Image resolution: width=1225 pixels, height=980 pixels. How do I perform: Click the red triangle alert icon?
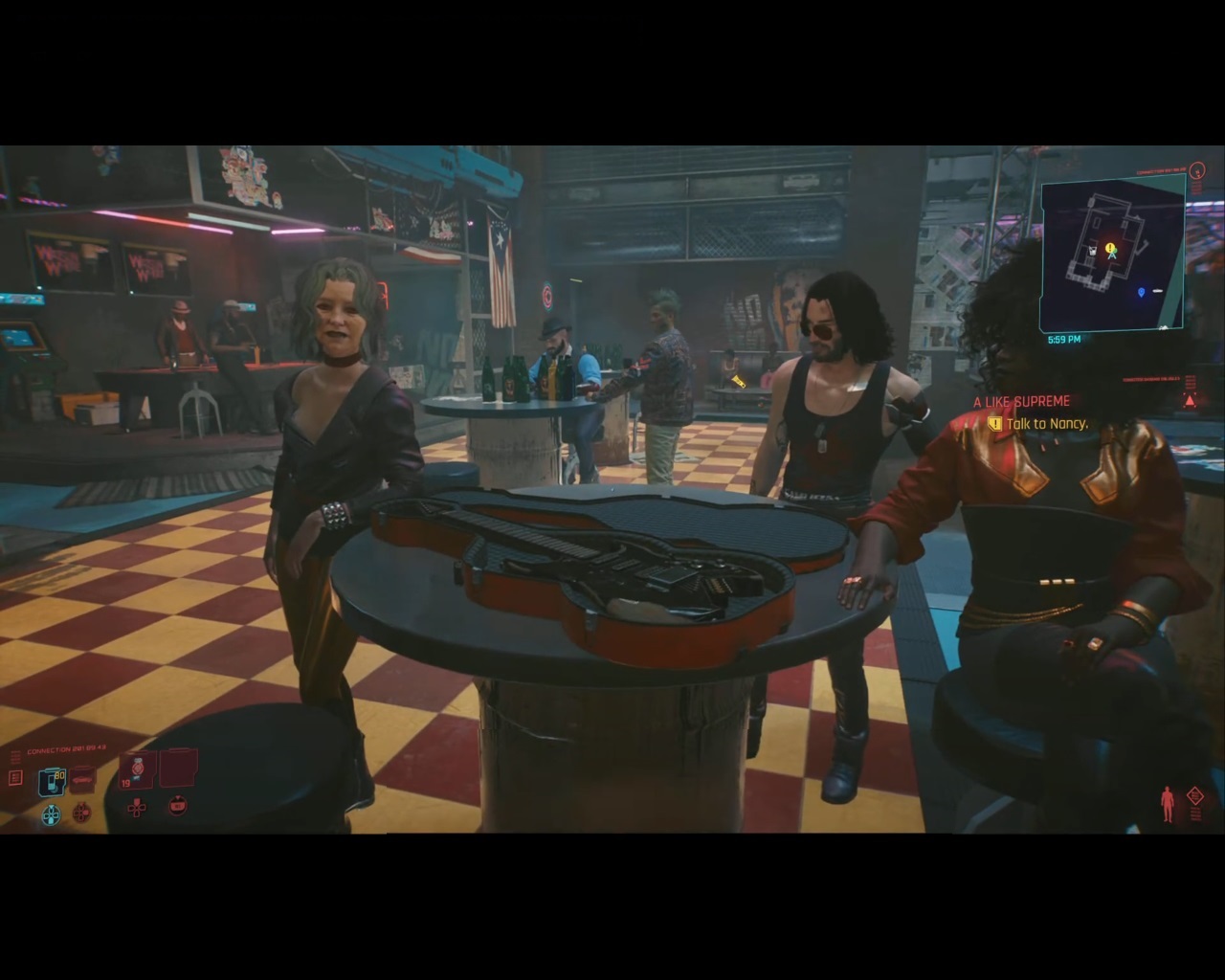click(x=1190, y=401)
